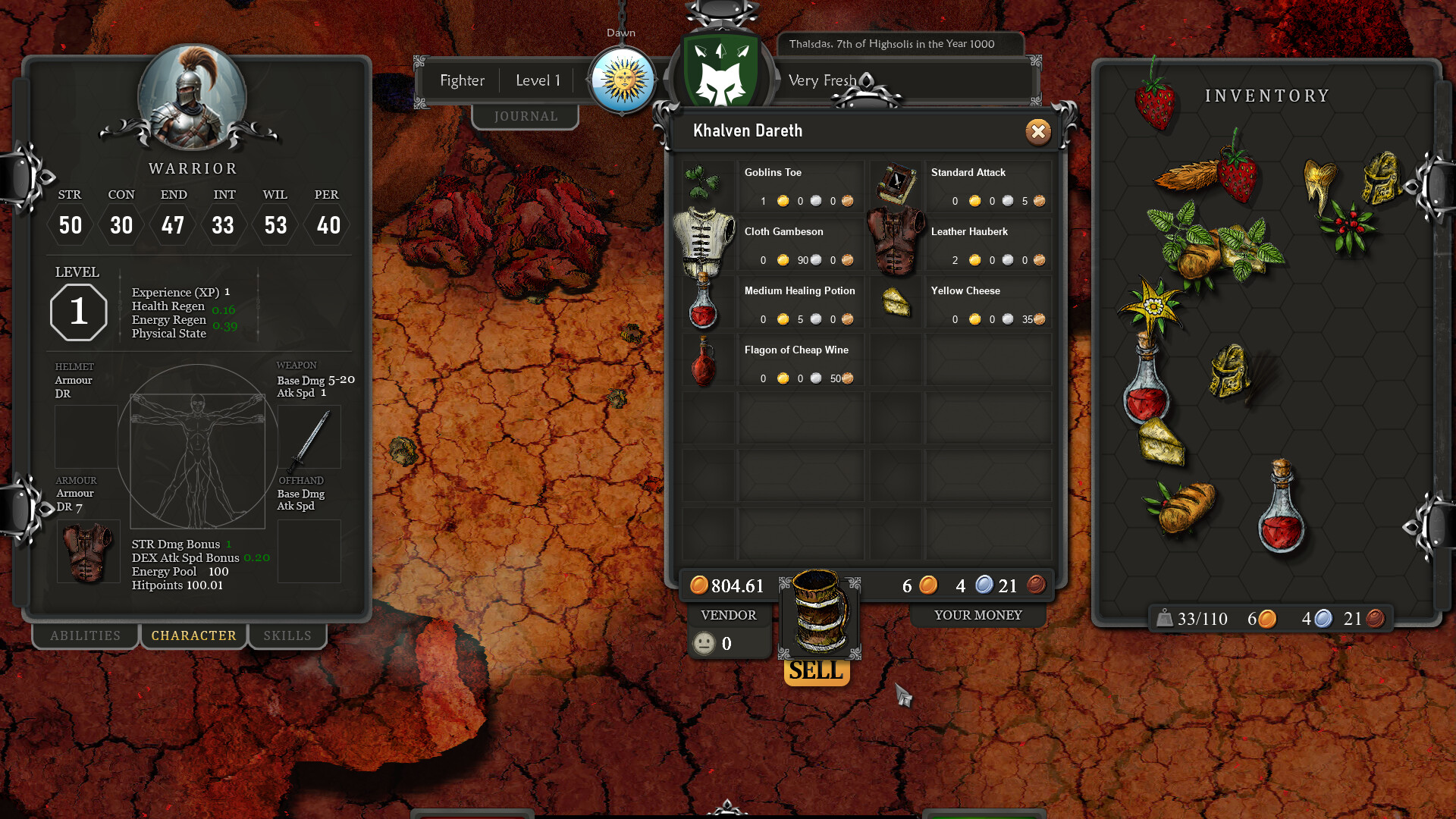Click the SELL button
The image size is (1456, 819).
[816, 670]
